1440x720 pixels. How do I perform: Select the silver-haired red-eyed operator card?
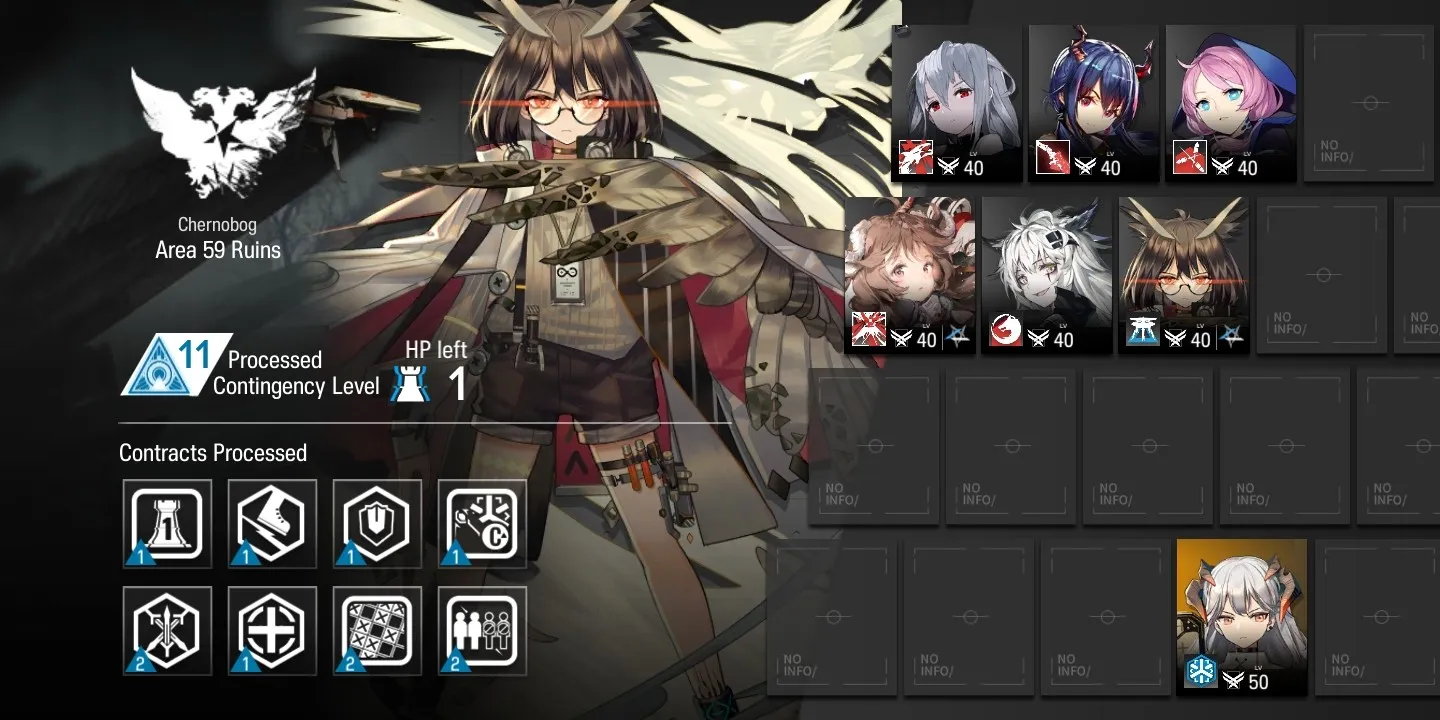(957, 104)
